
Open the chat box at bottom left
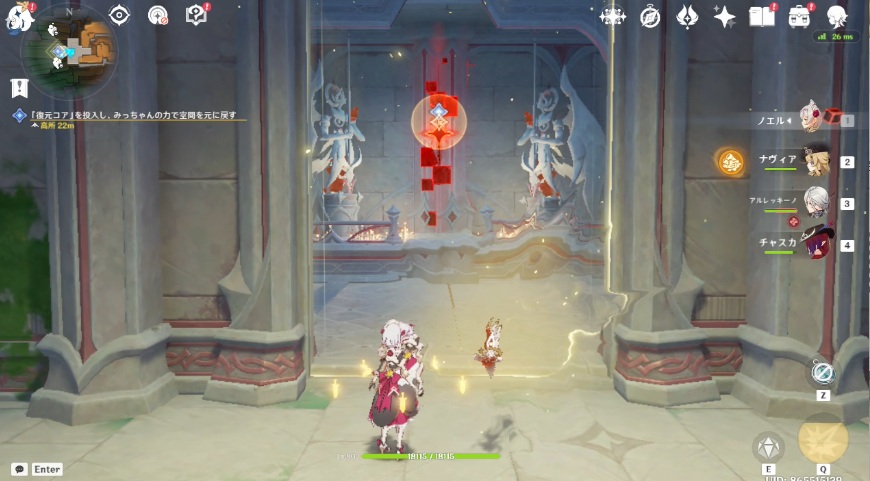[x=20, y=469]
